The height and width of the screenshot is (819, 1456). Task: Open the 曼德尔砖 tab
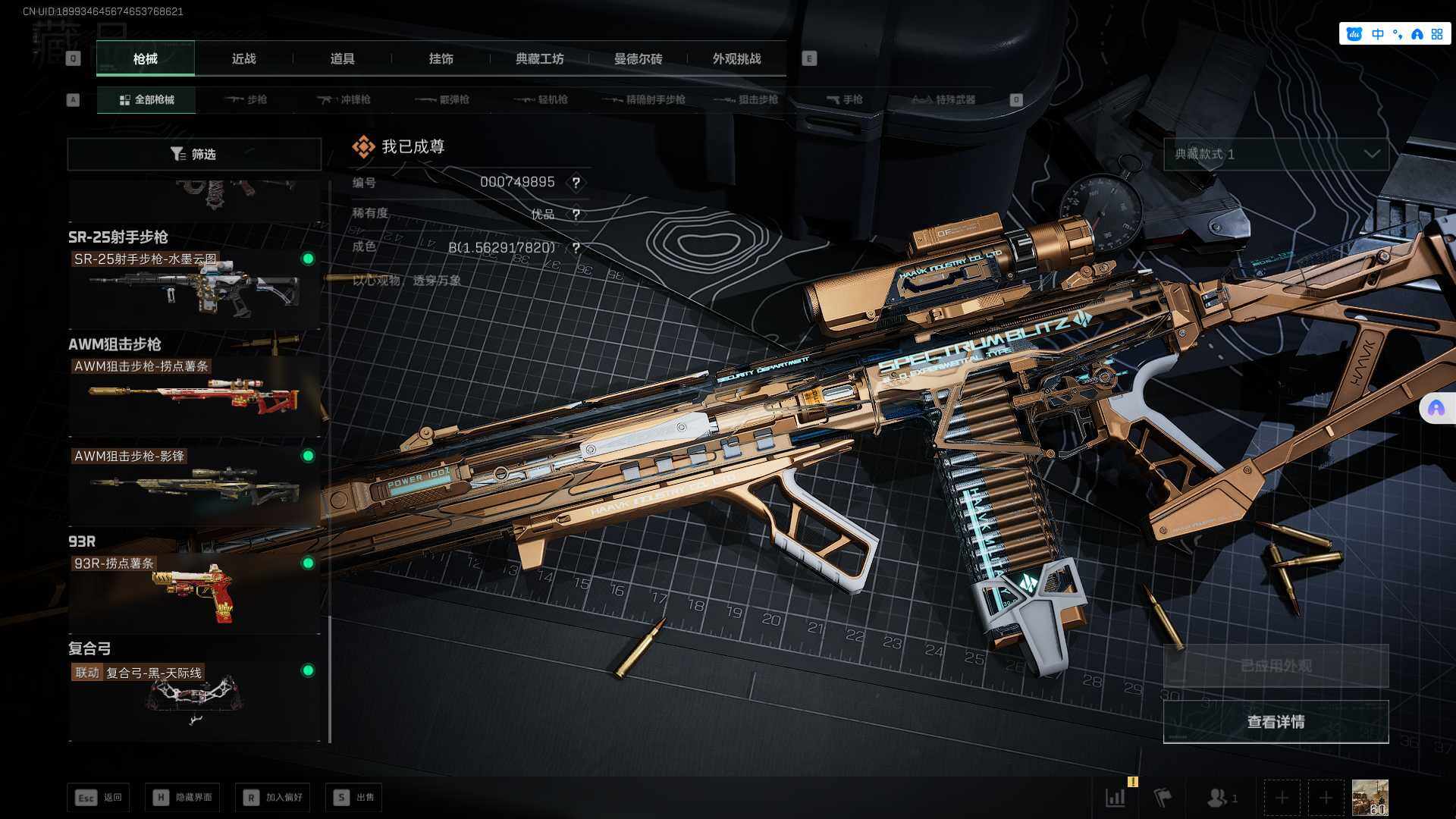pyautogui.click(x=638, y=59)
